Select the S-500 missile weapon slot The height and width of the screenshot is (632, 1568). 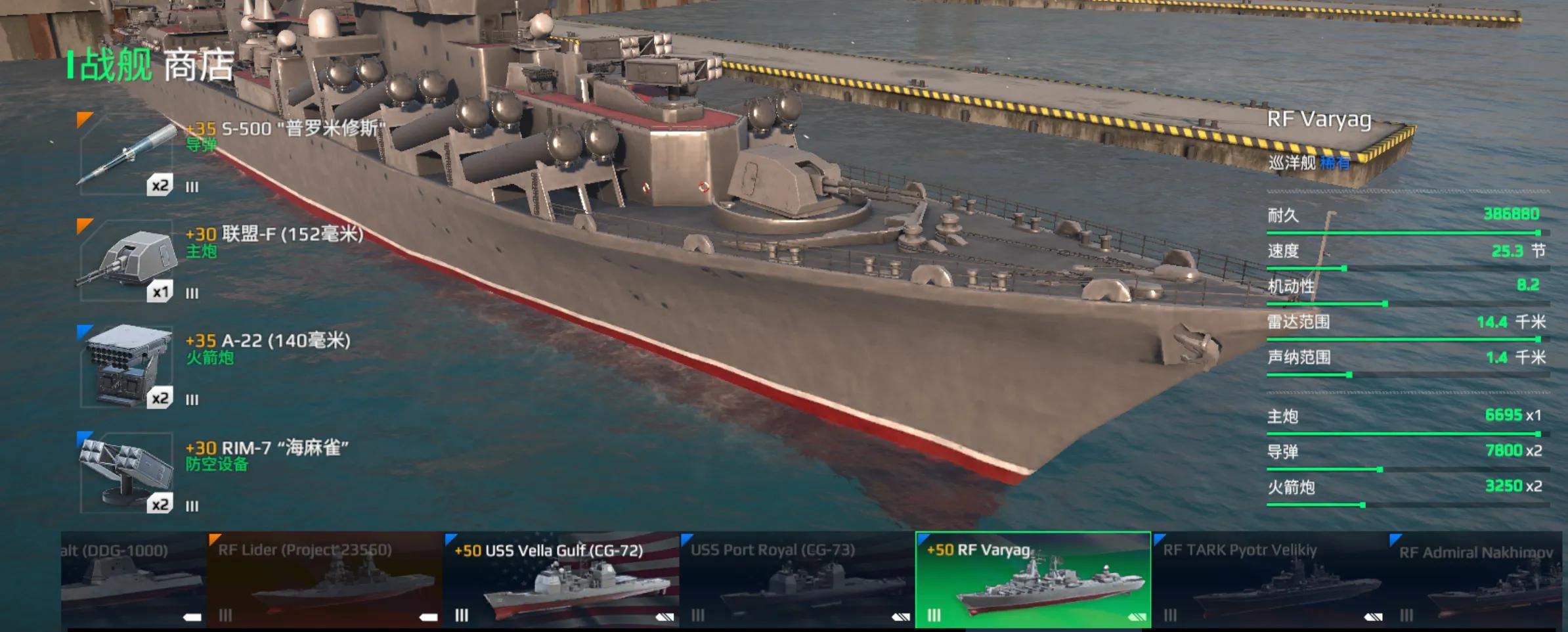point(126,155)
